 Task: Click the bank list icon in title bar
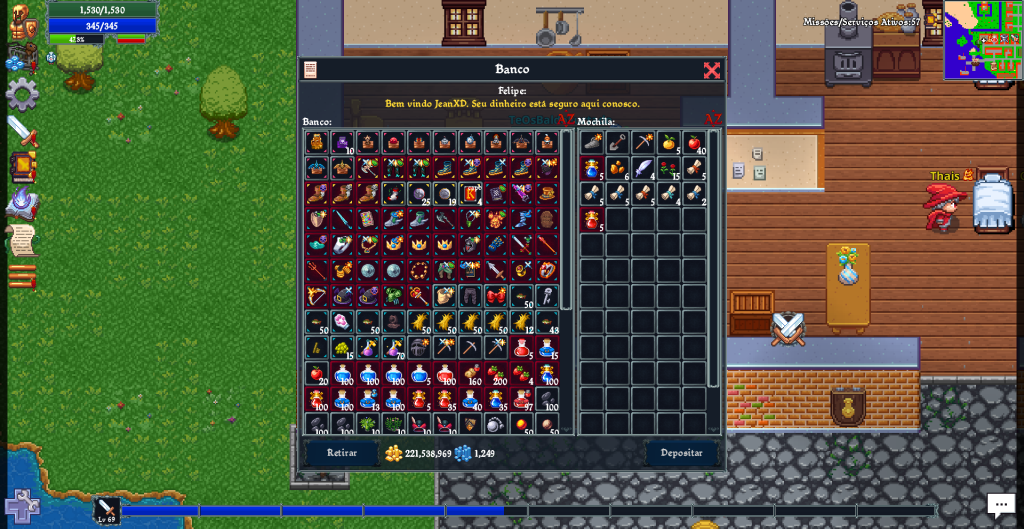[310, 70]
